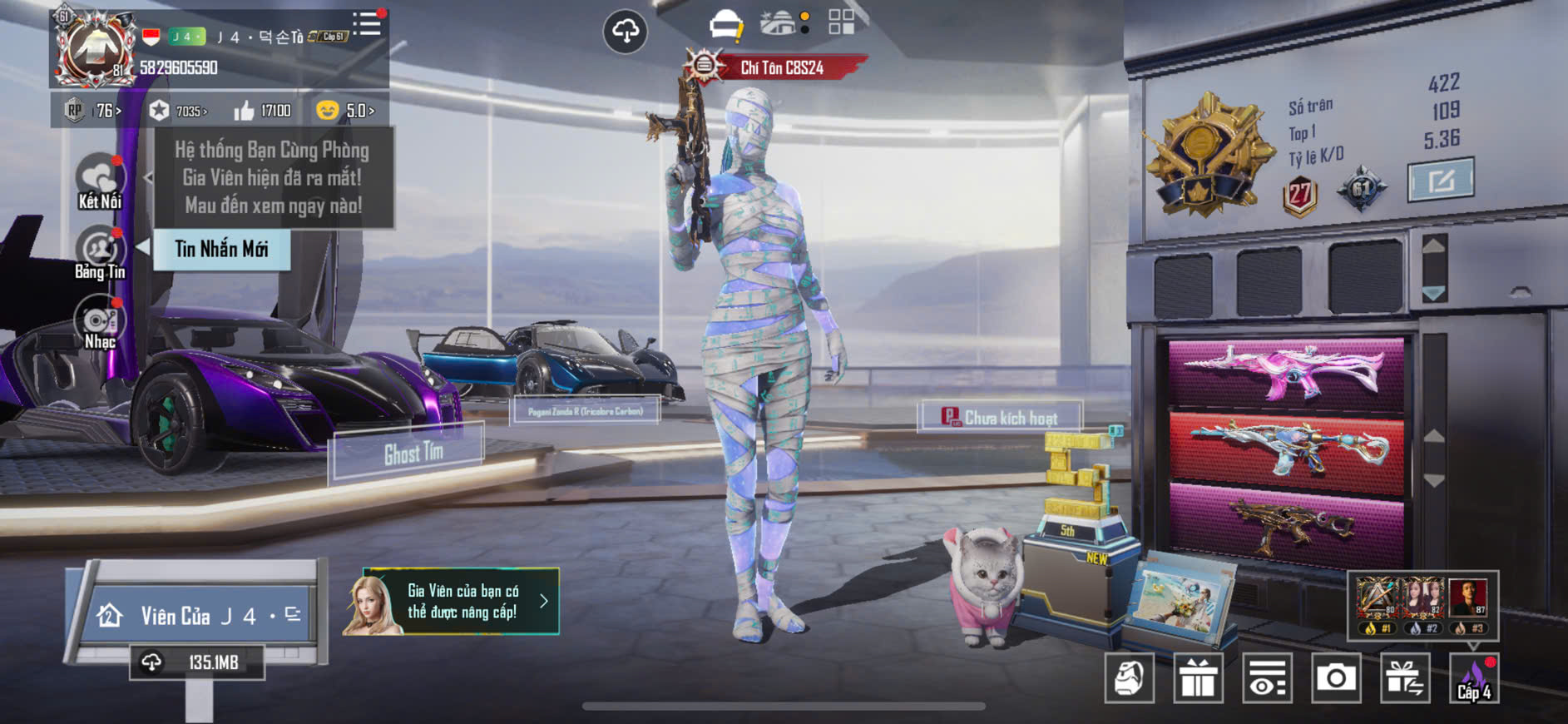Open the camera photo mode
1568x724 pixels.
tap(1336, 678)
